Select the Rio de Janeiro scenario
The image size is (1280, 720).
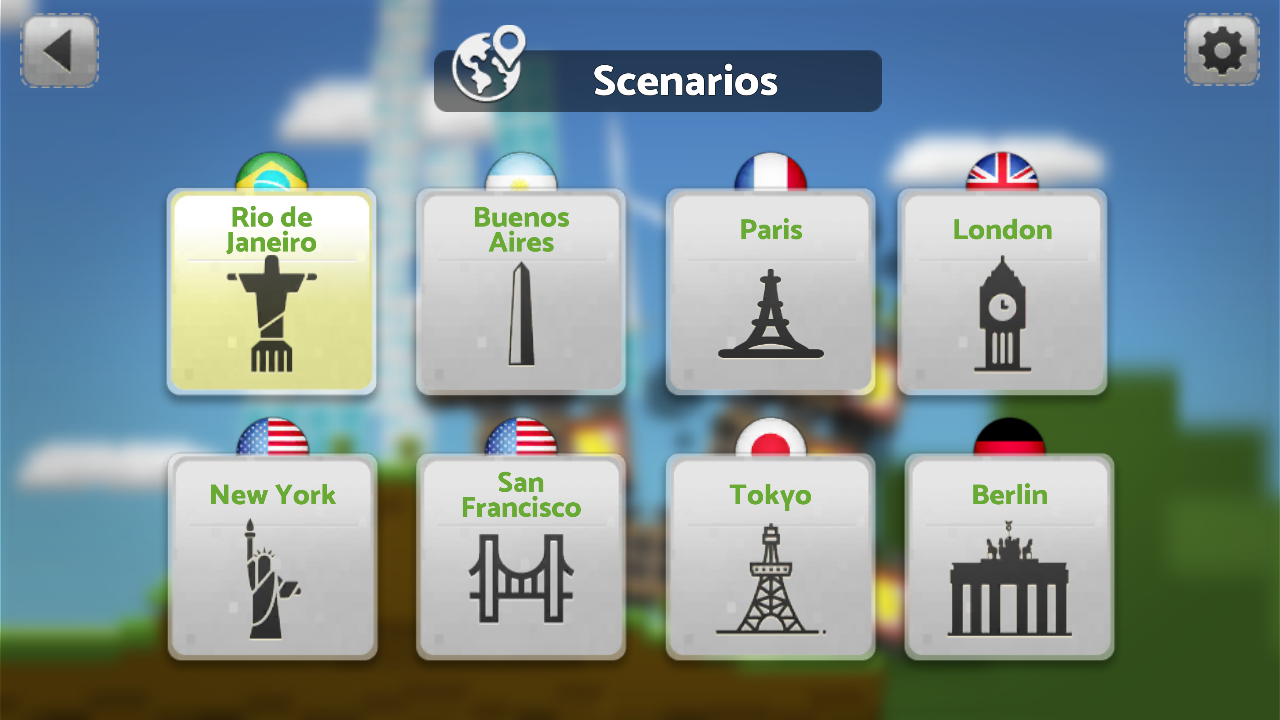click(271, 290)
